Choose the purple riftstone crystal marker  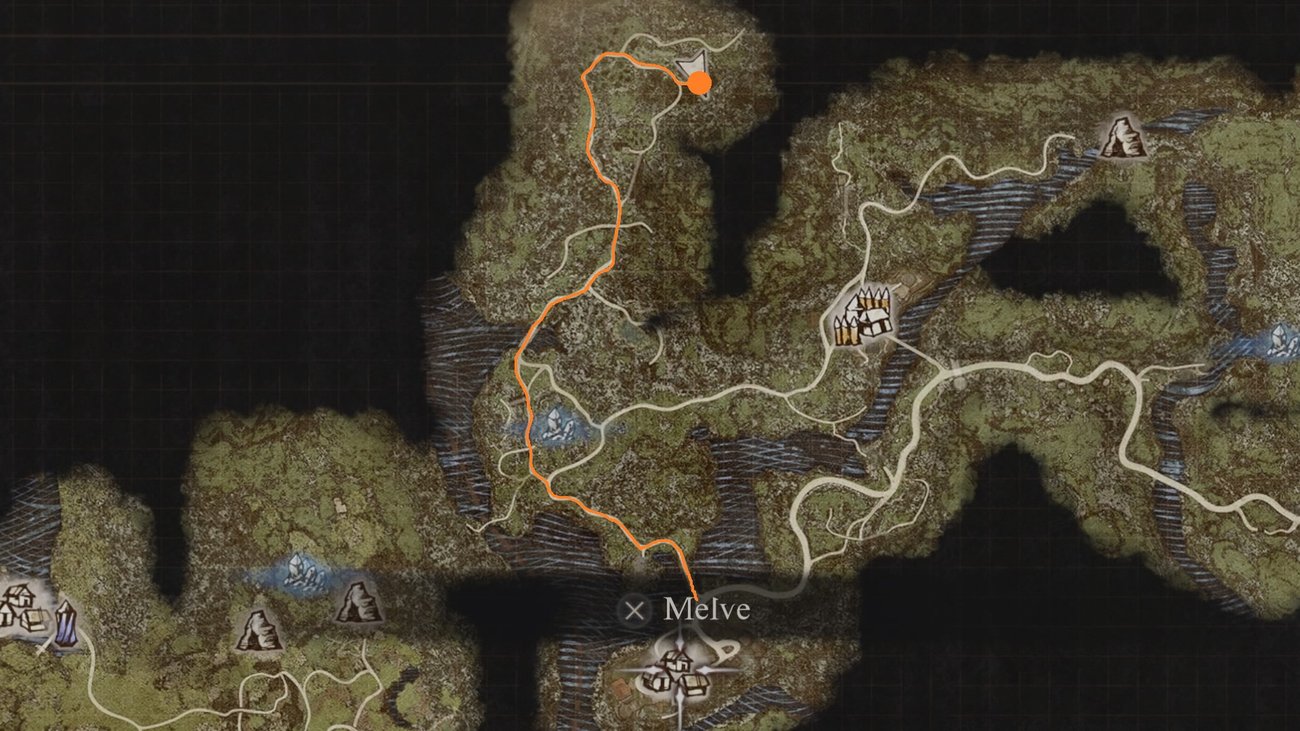[x=66, y=622]
